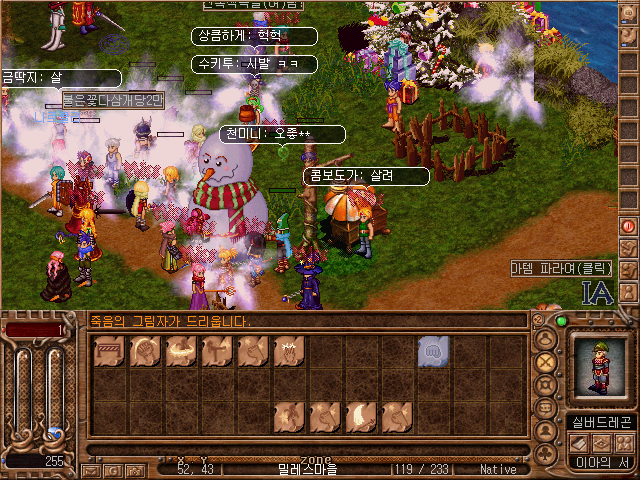Toggle the green status light
The image size is (640, 480).
click(x=561, y=321)
